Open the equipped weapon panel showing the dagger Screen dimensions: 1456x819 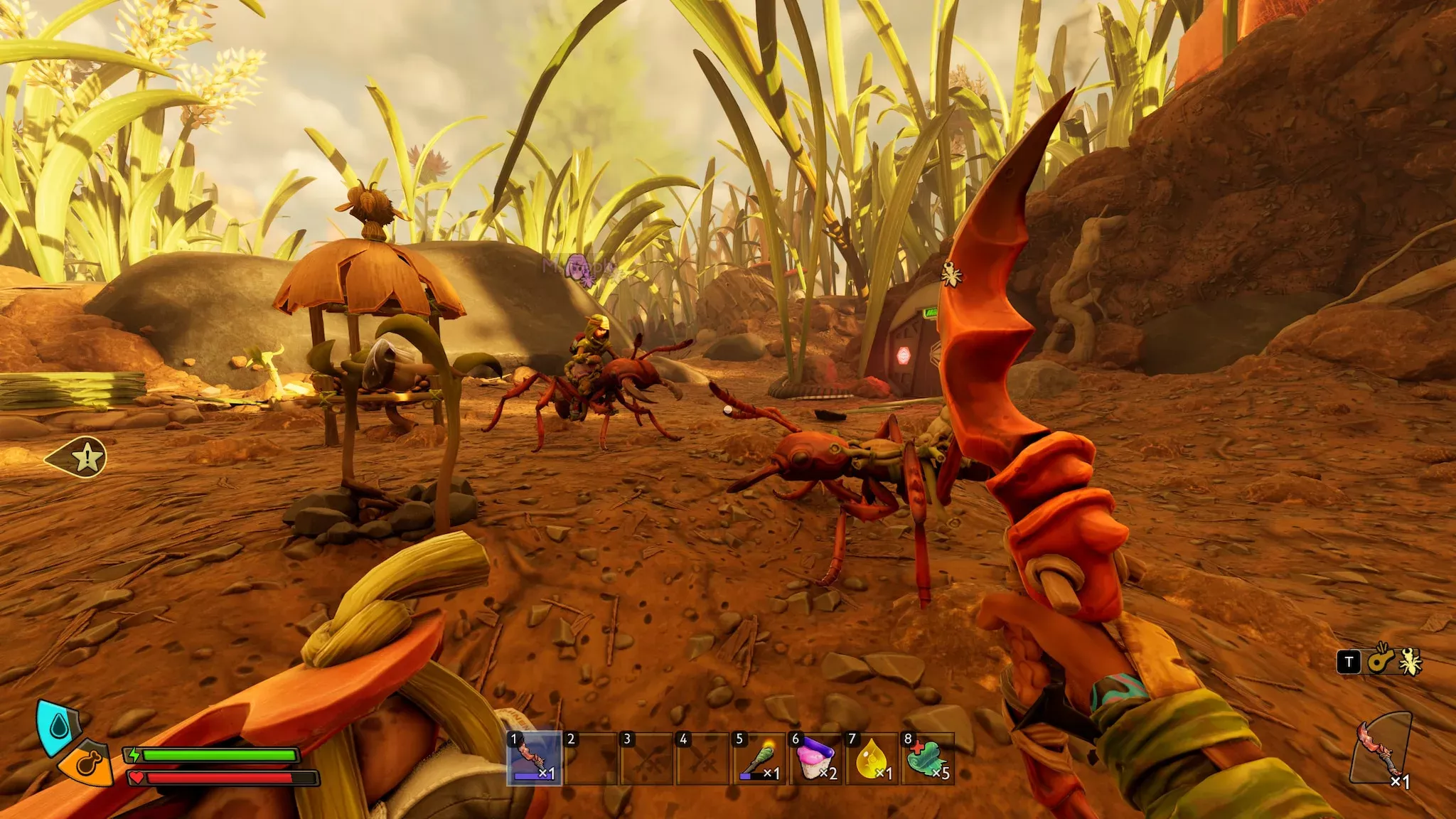point(1381,749)
